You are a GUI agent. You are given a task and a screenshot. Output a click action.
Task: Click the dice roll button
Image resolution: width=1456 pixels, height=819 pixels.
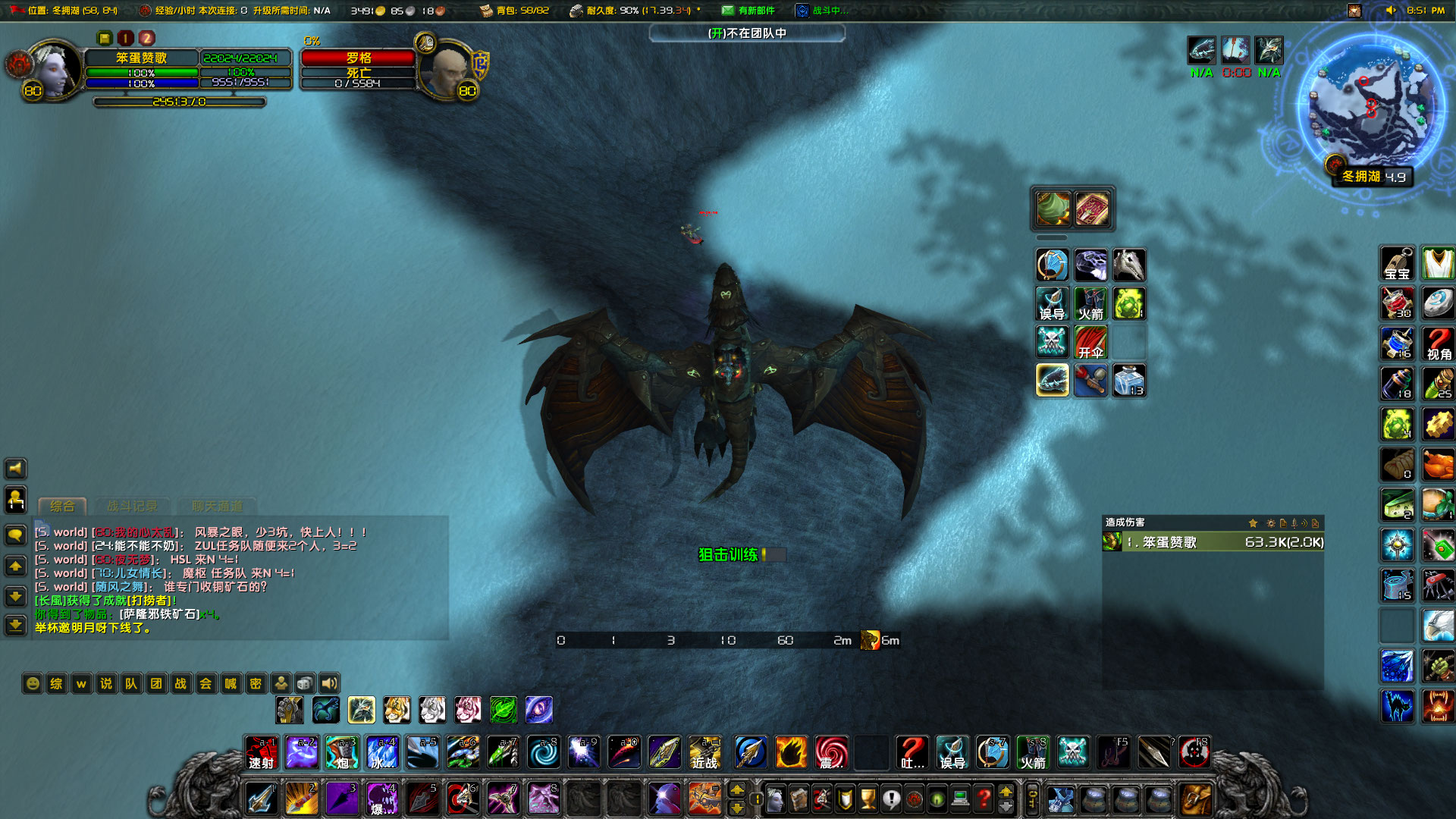pyautogui.click(x=304, y=681)
